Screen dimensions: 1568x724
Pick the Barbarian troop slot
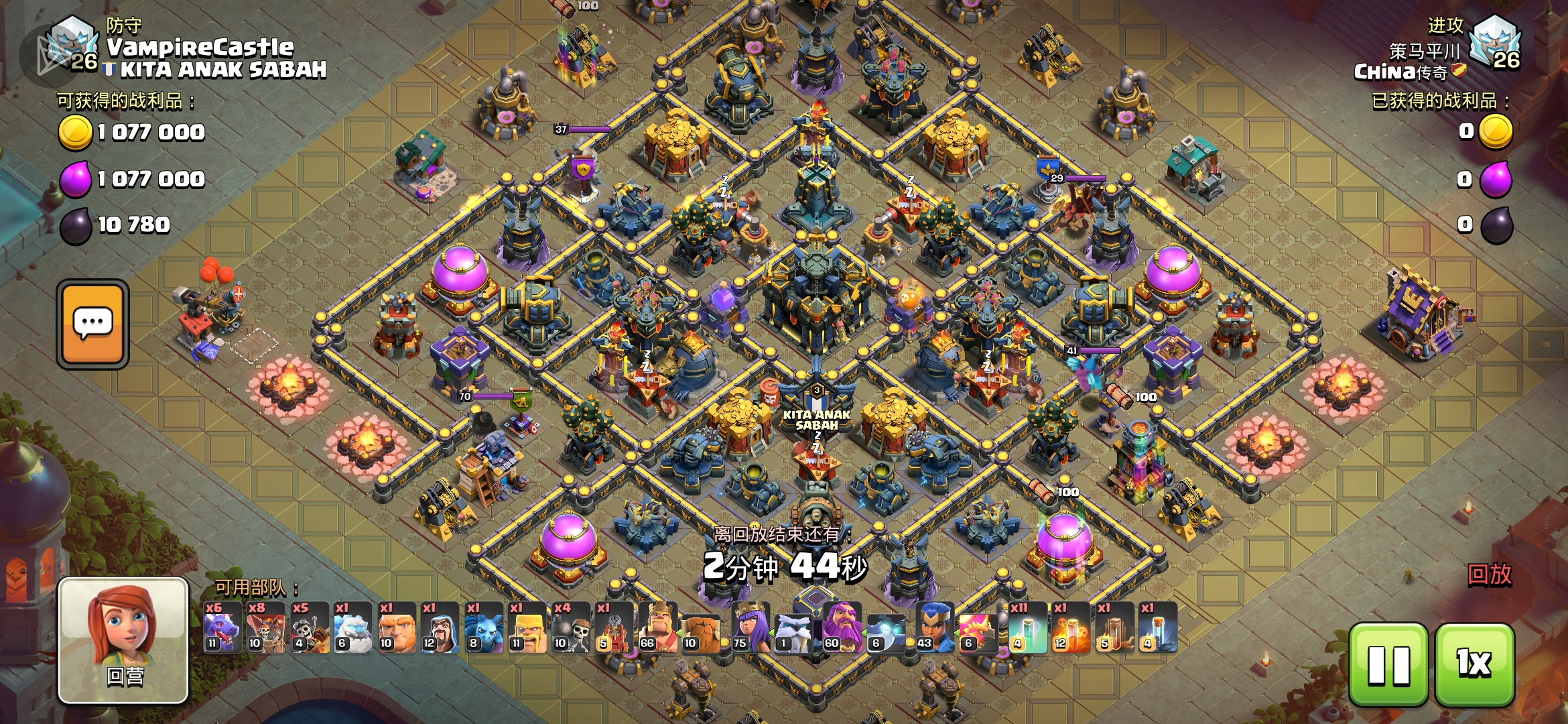tap(527, 627)
